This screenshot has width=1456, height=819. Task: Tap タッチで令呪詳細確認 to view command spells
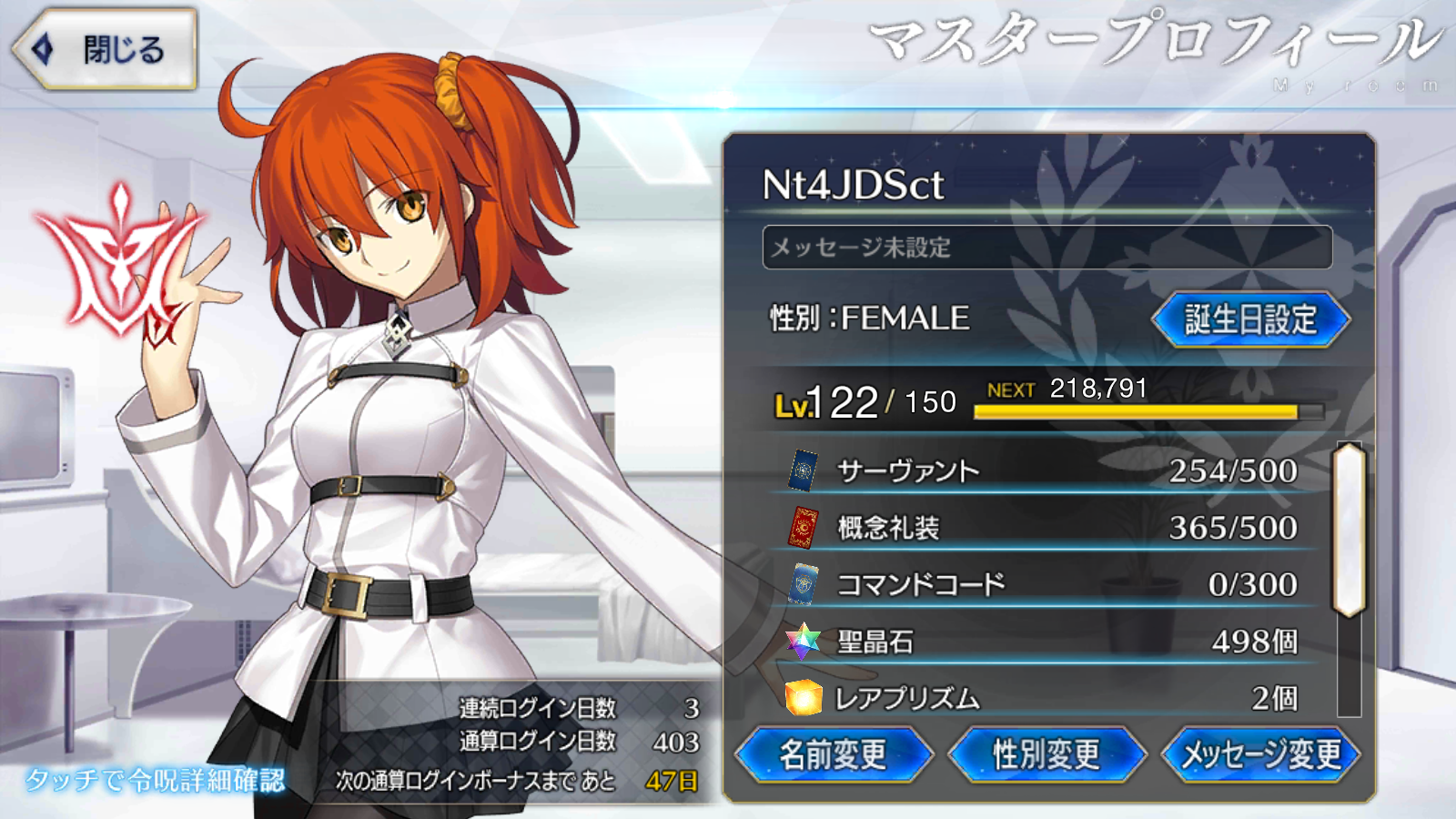click(155, 780)
